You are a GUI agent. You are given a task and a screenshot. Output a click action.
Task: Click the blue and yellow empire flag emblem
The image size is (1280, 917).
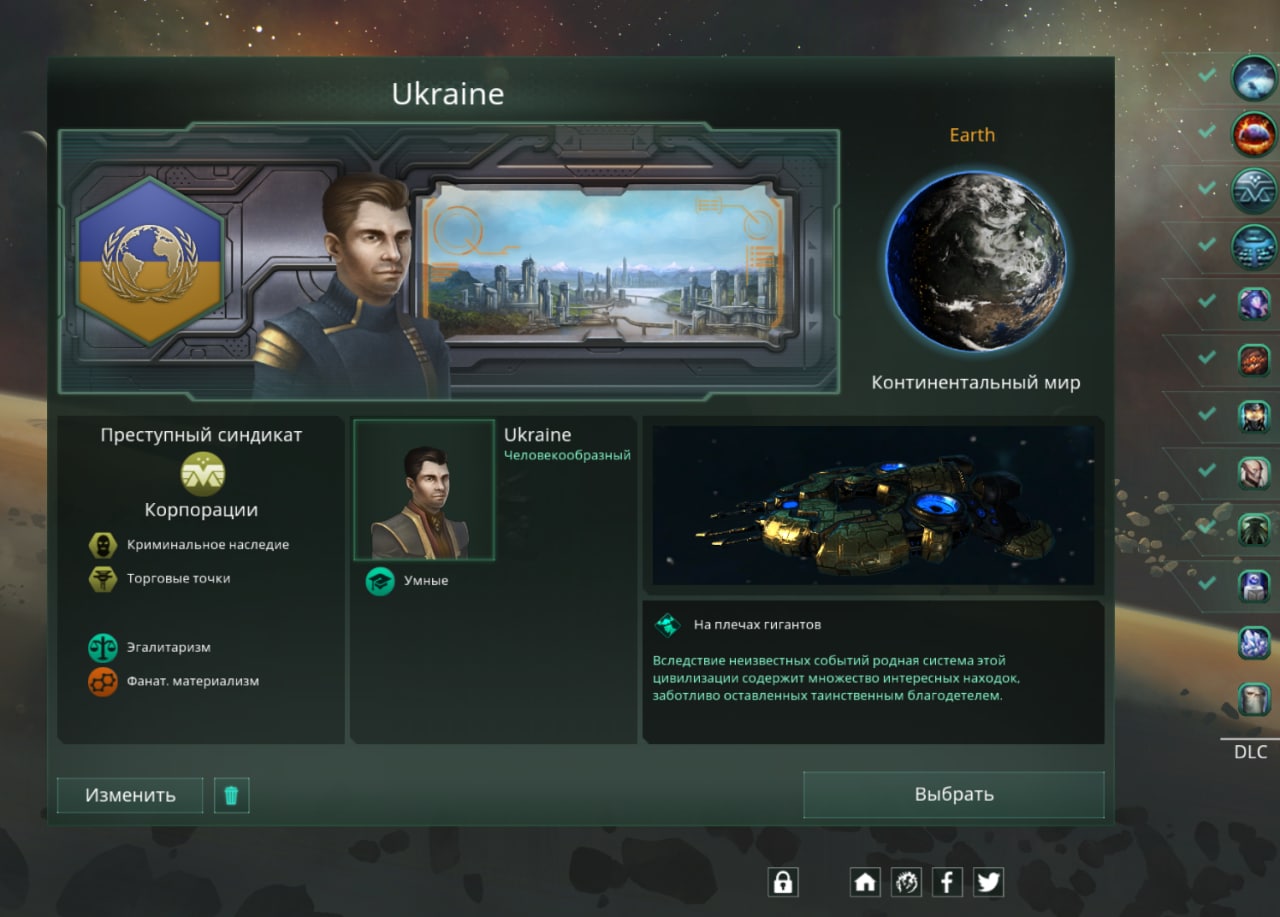click(150, 261)
